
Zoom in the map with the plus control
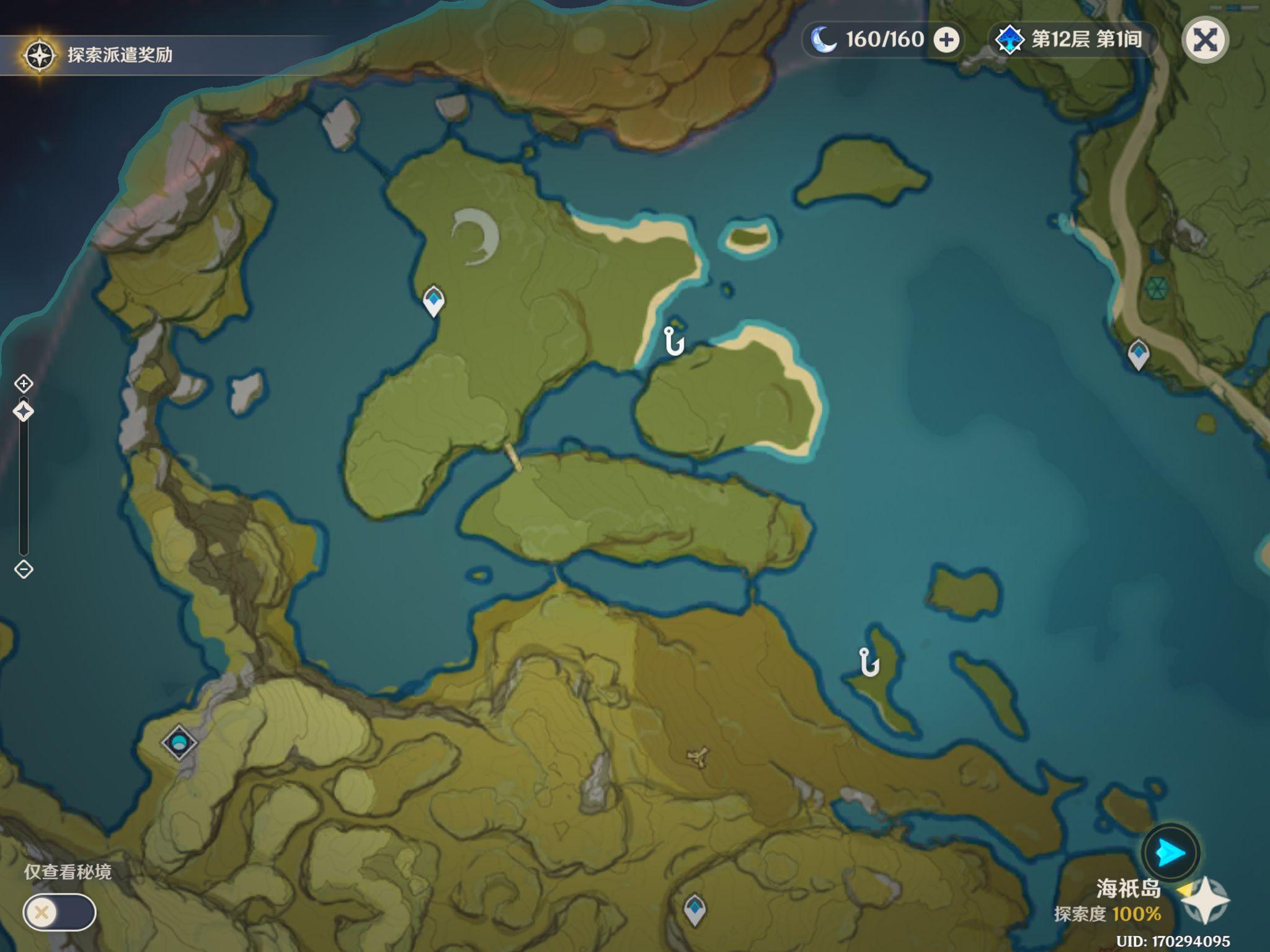tap(24, 384)
